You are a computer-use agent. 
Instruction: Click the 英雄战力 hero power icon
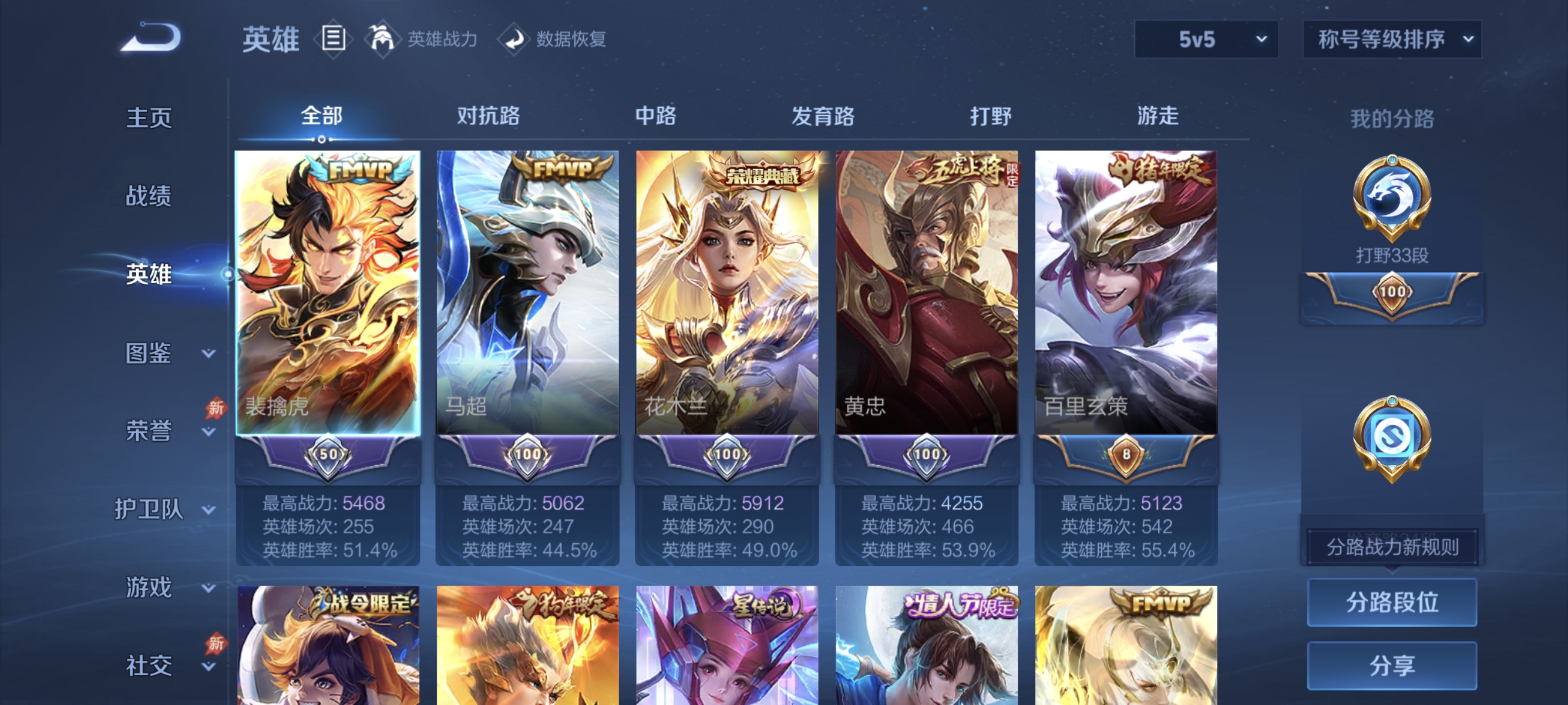coord(383,38)
